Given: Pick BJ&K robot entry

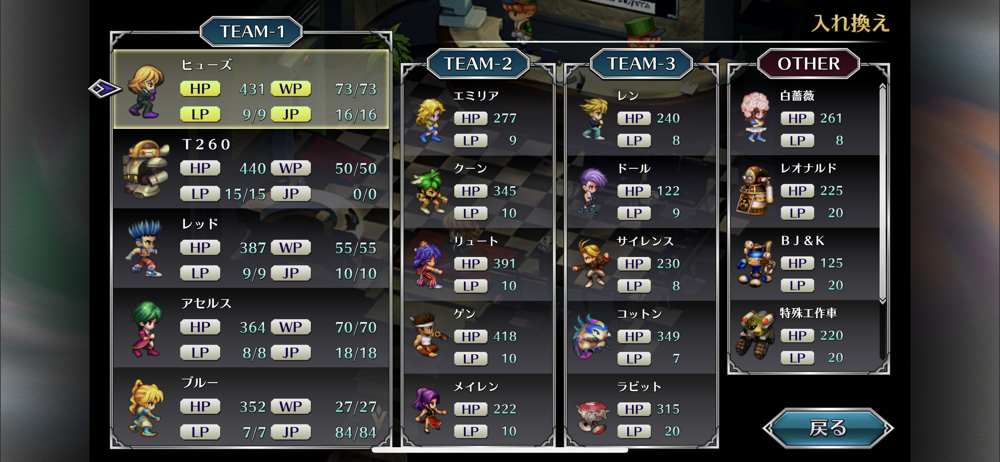Looking at the screenshot, I should coord(804,263).
